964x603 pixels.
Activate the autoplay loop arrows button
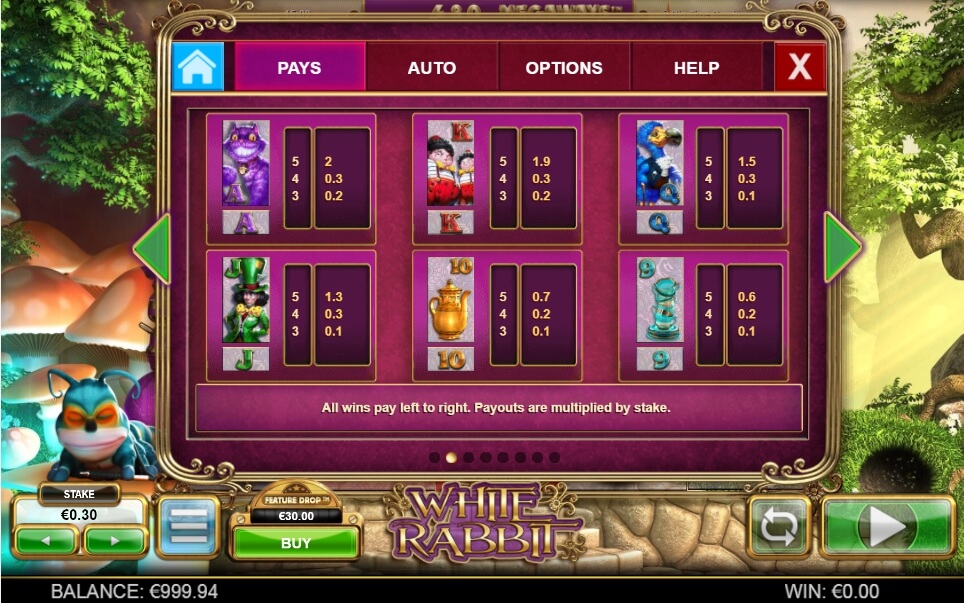point(781,527)
